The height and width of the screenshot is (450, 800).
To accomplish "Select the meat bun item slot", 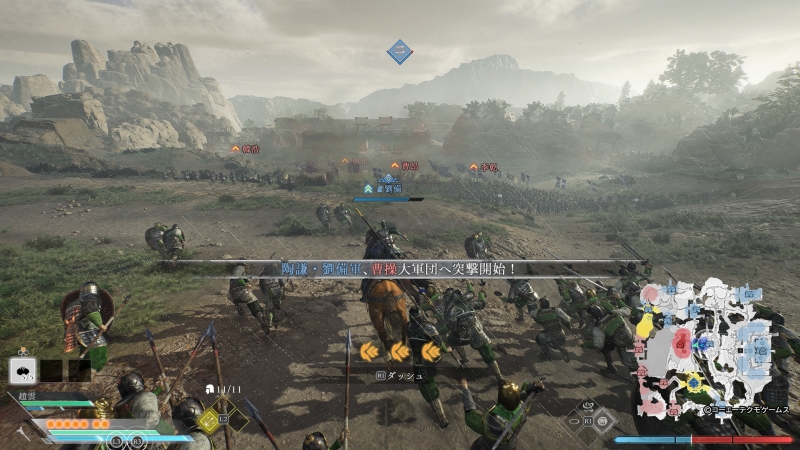I will (x=22, y=371).
